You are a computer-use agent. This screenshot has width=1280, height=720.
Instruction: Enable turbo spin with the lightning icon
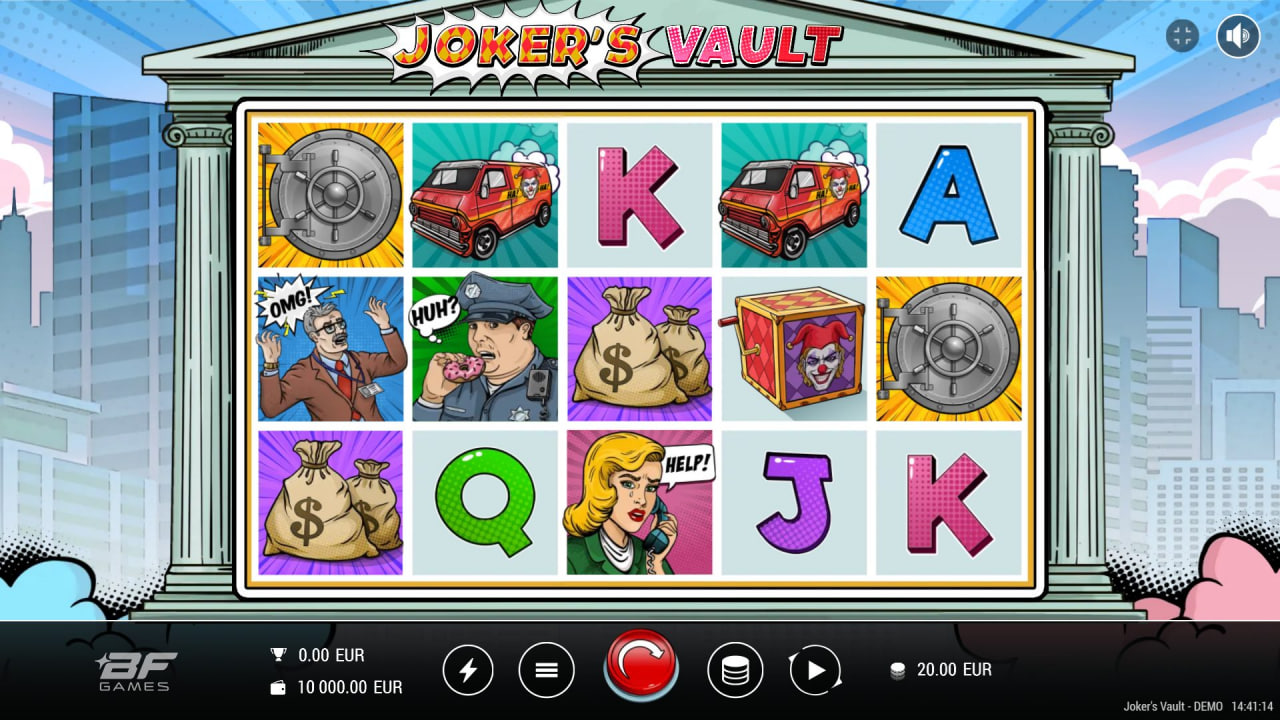pyautogui.click(x=469, y=670)
